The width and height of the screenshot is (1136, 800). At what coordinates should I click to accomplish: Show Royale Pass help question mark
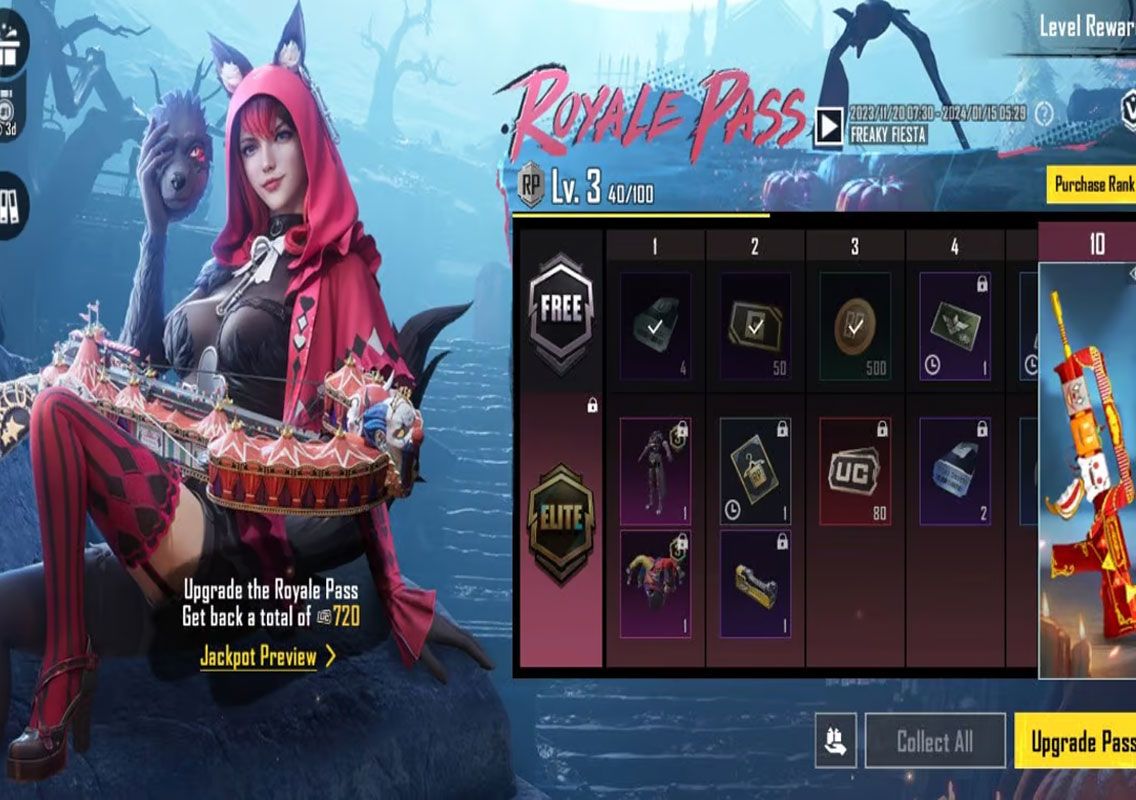[x=1045, y=112]
